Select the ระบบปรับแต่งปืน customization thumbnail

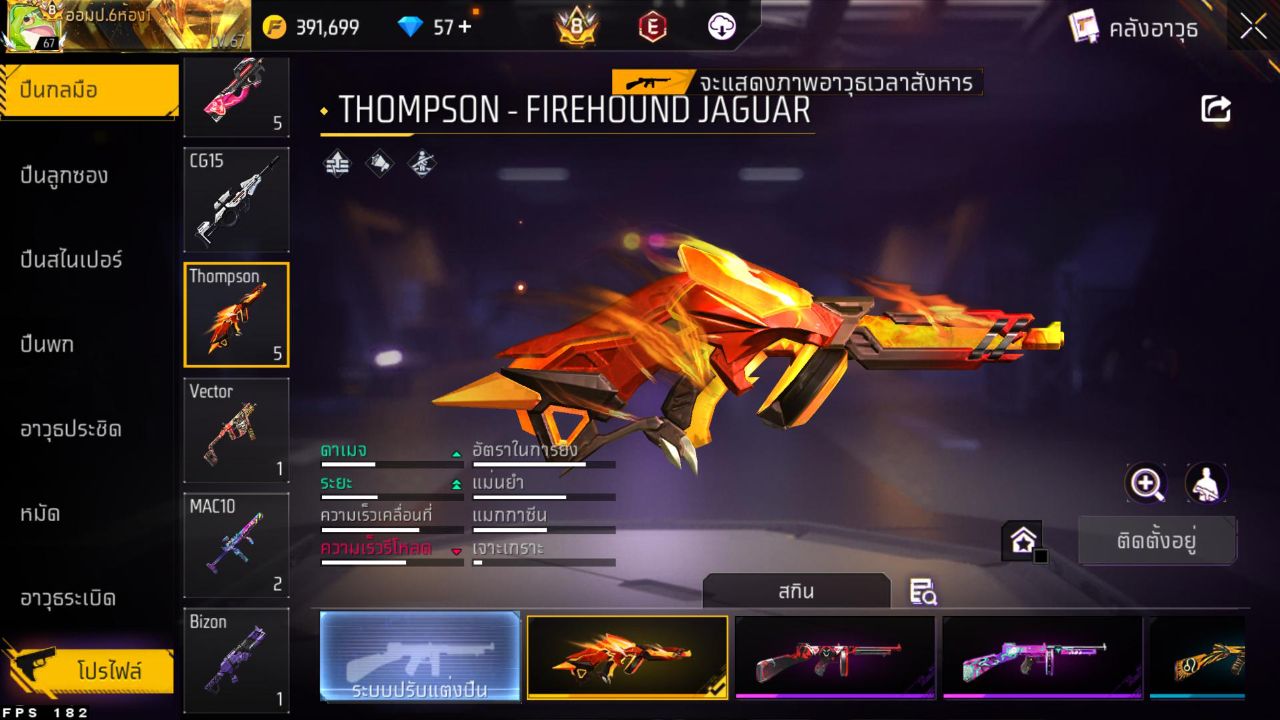click(x=419, y=657)
